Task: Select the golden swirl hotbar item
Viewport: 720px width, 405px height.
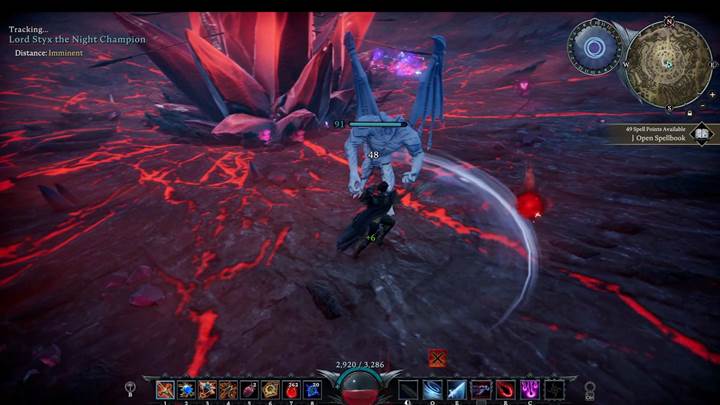Action: click(x=271, y=390)
